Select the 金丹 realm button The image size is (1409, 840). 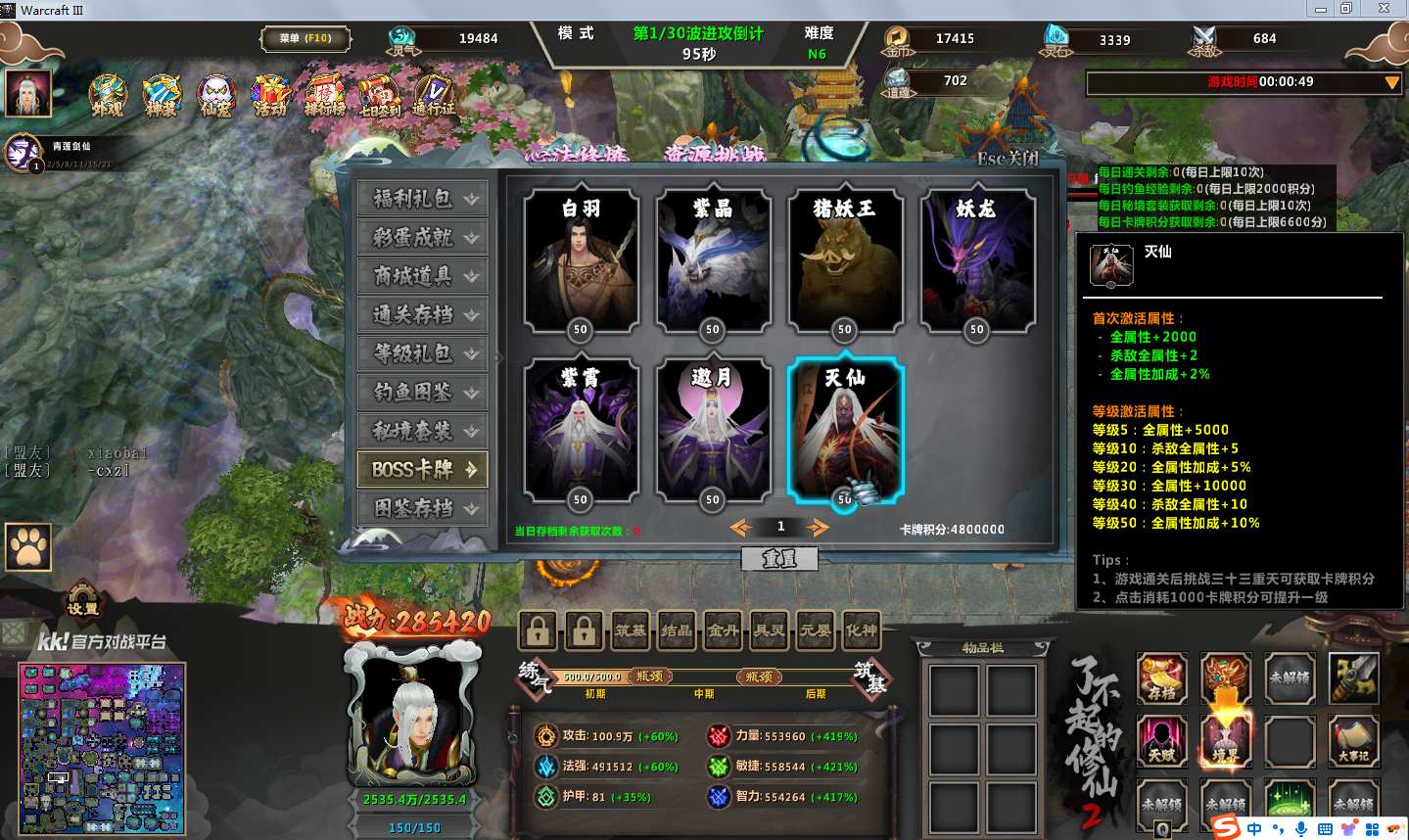coord(723,631)
